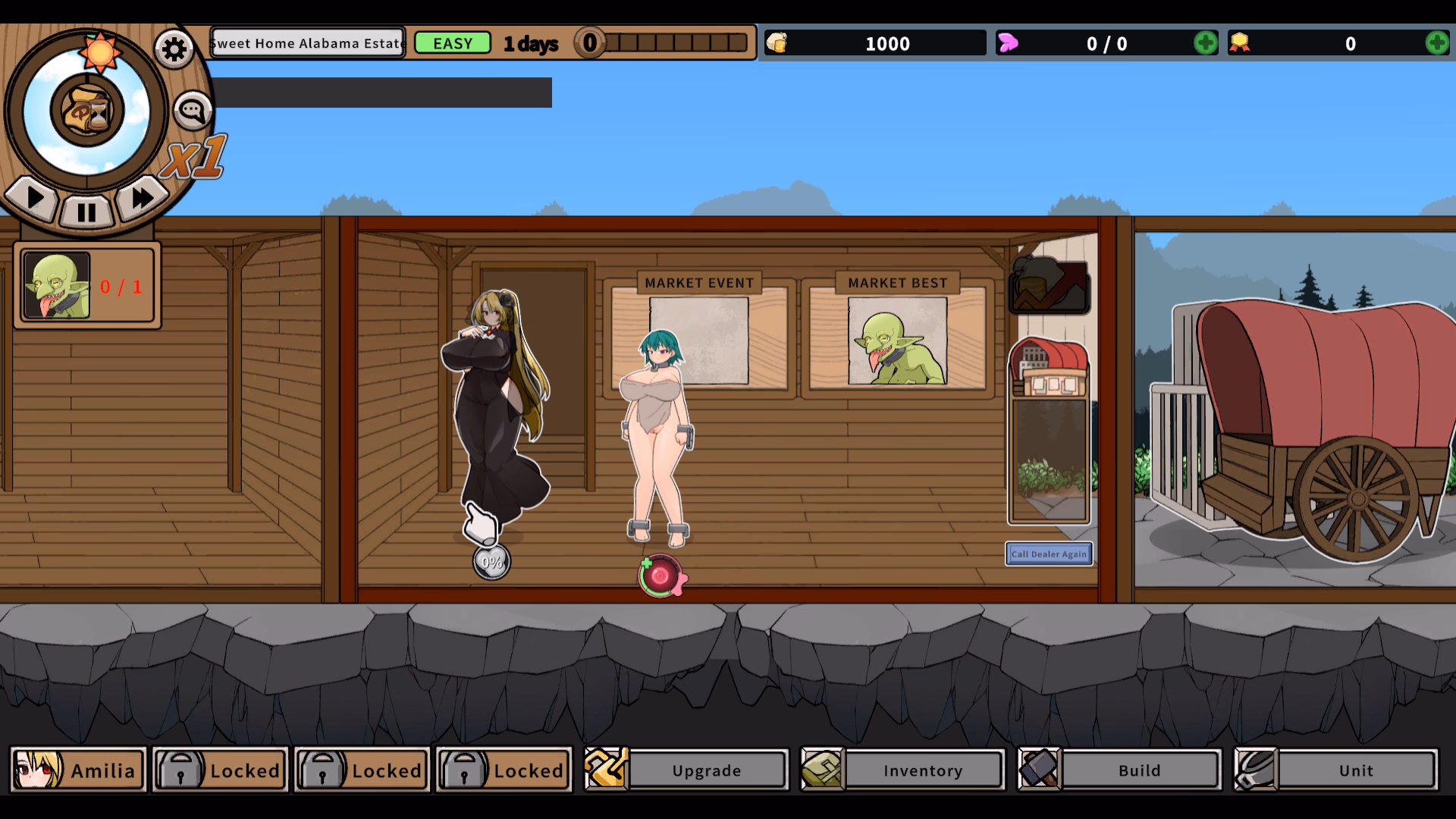Open the EASY difficulty selector
This screenshot has height=819, width=1456.
point(453,42)
